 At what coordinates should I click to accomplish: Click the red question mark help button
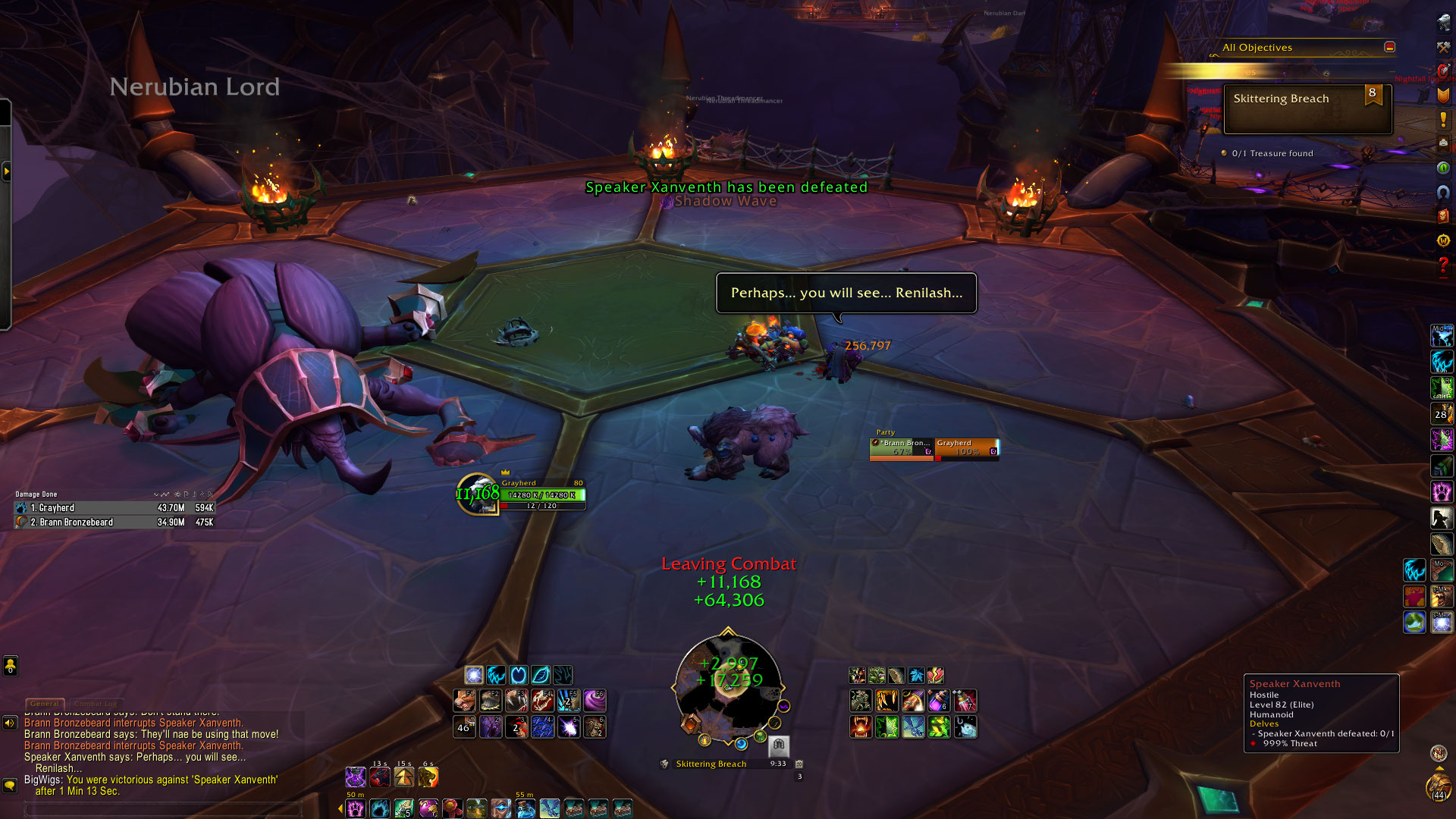[1443, 265]
